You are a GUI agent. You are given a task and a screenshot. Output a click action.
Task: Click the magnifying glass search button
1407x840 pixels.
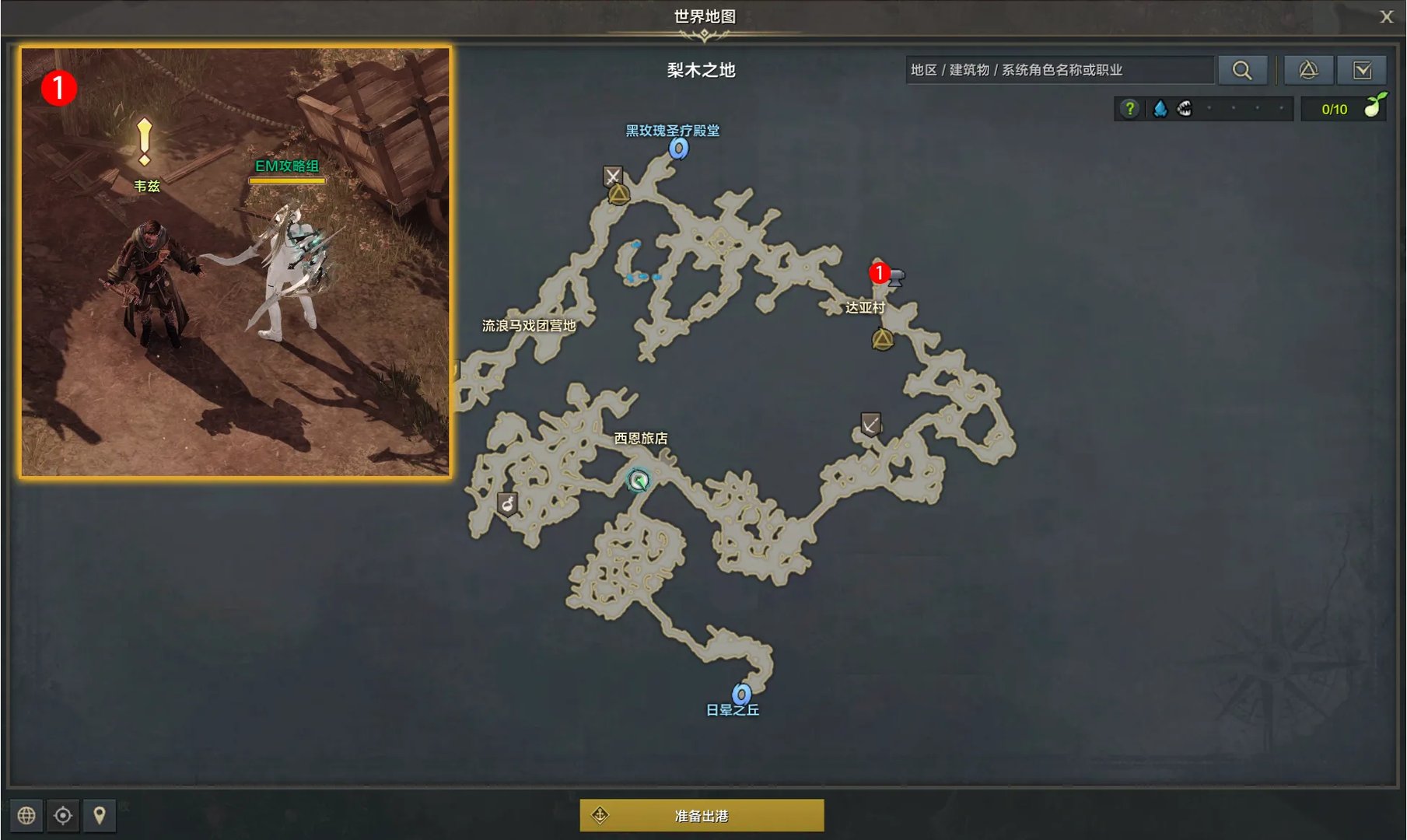coord(1243,69)
